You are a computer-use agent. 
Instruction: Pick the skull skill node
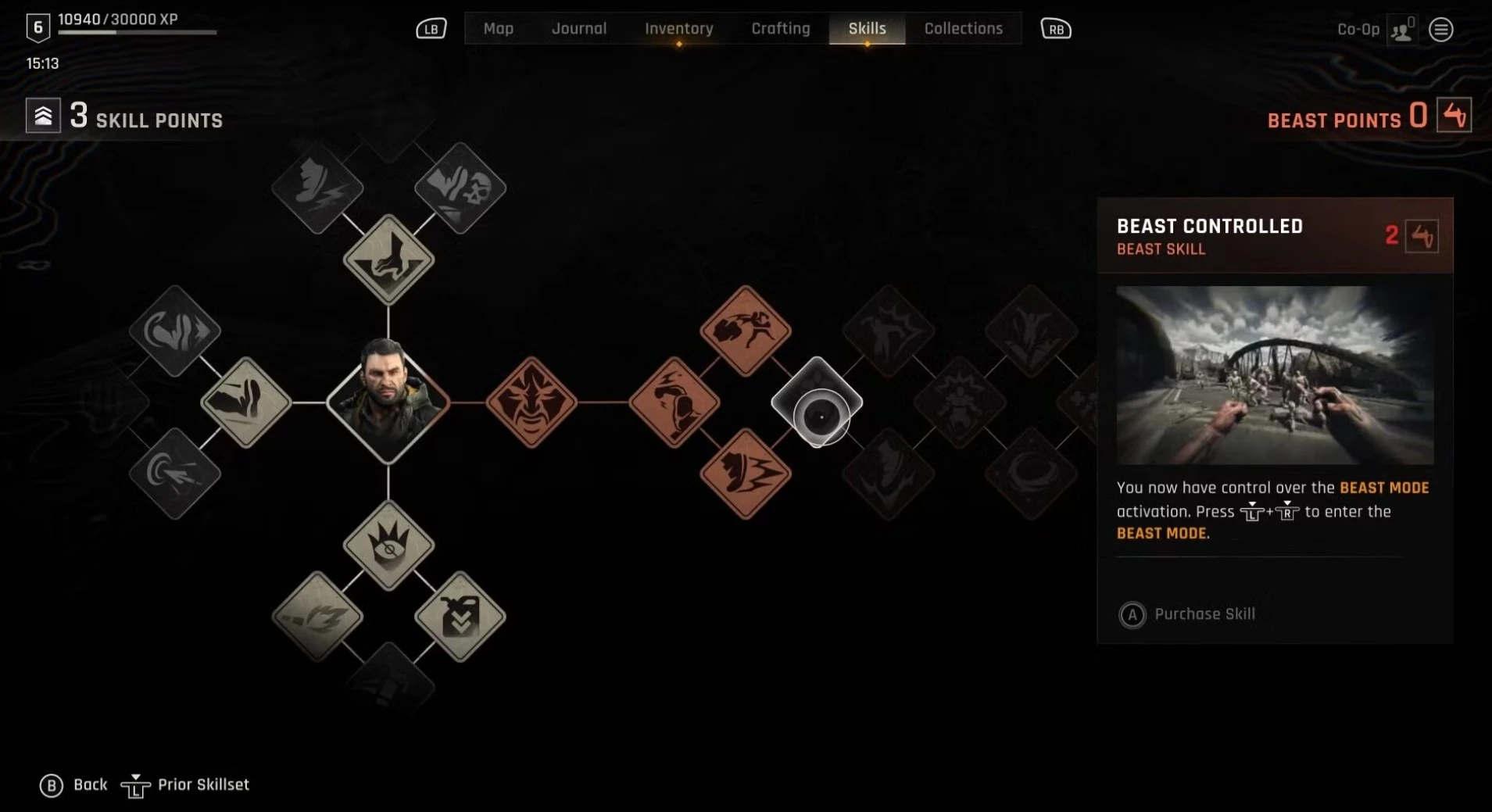(460, 188)
